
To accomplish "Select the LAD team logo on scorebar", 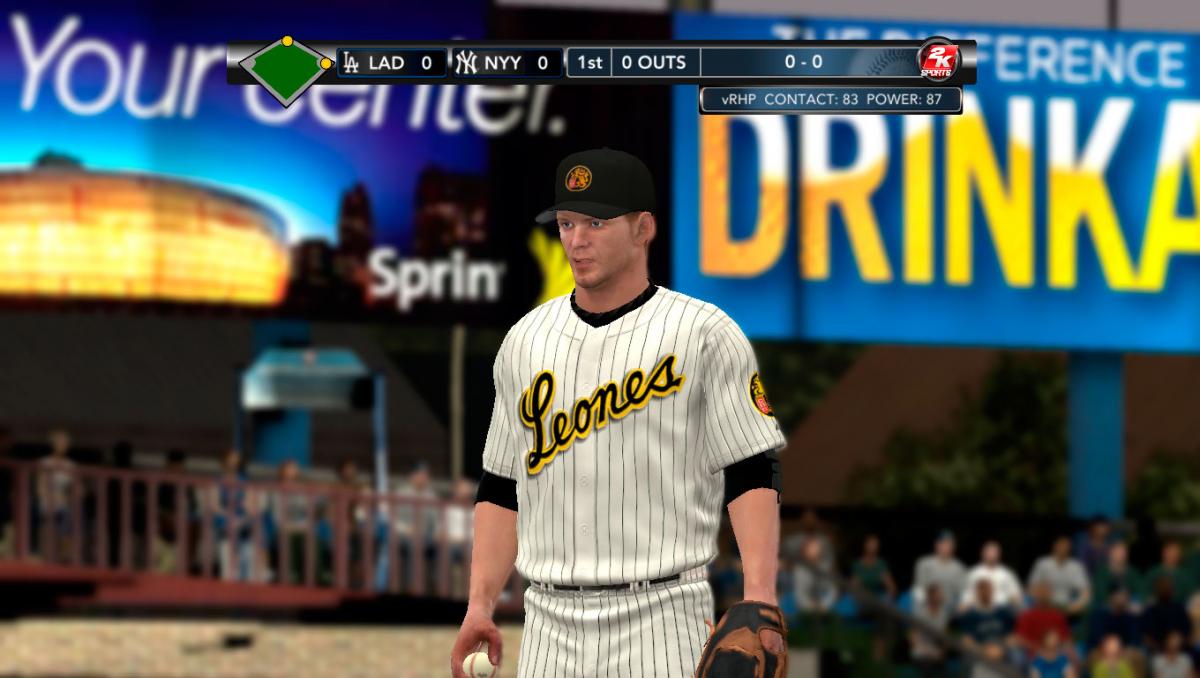I will click(x=351, y=63).
